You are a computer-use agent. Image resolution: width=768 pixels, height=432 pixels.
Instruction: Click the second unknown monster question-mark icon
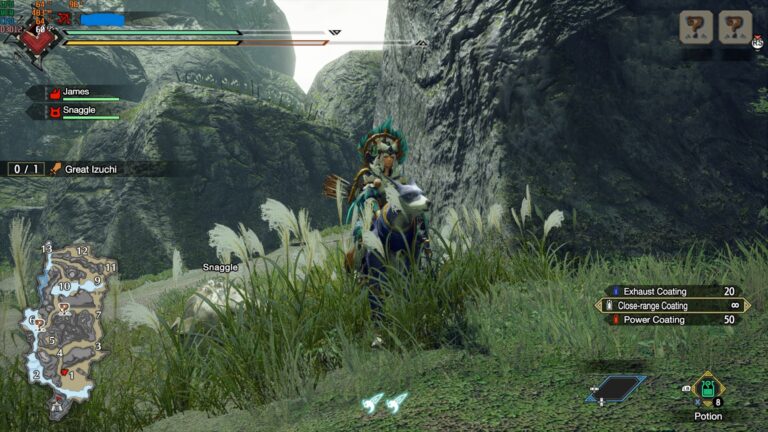[x=735, y=27]
